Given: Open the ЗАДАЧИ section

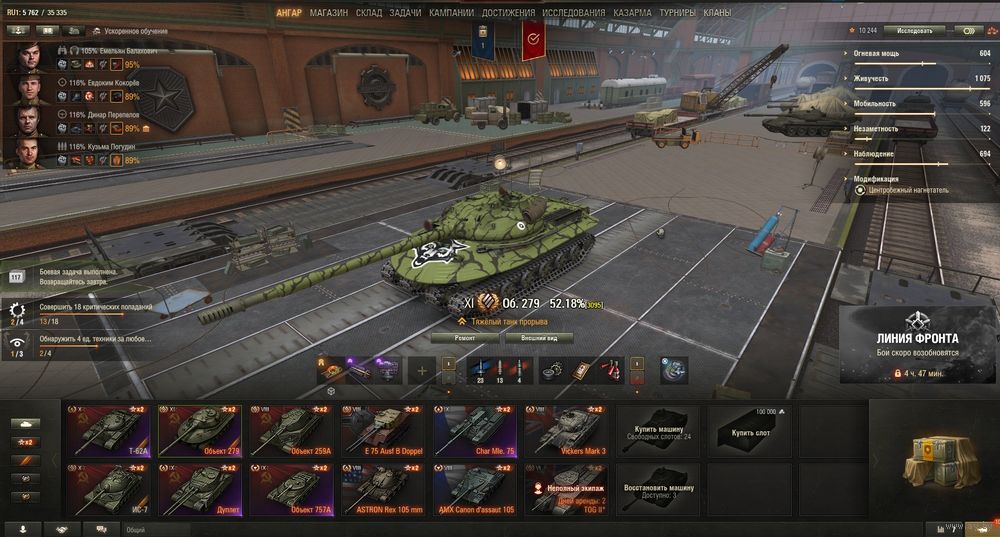Looking at the screenshot, I should [405, 13].
